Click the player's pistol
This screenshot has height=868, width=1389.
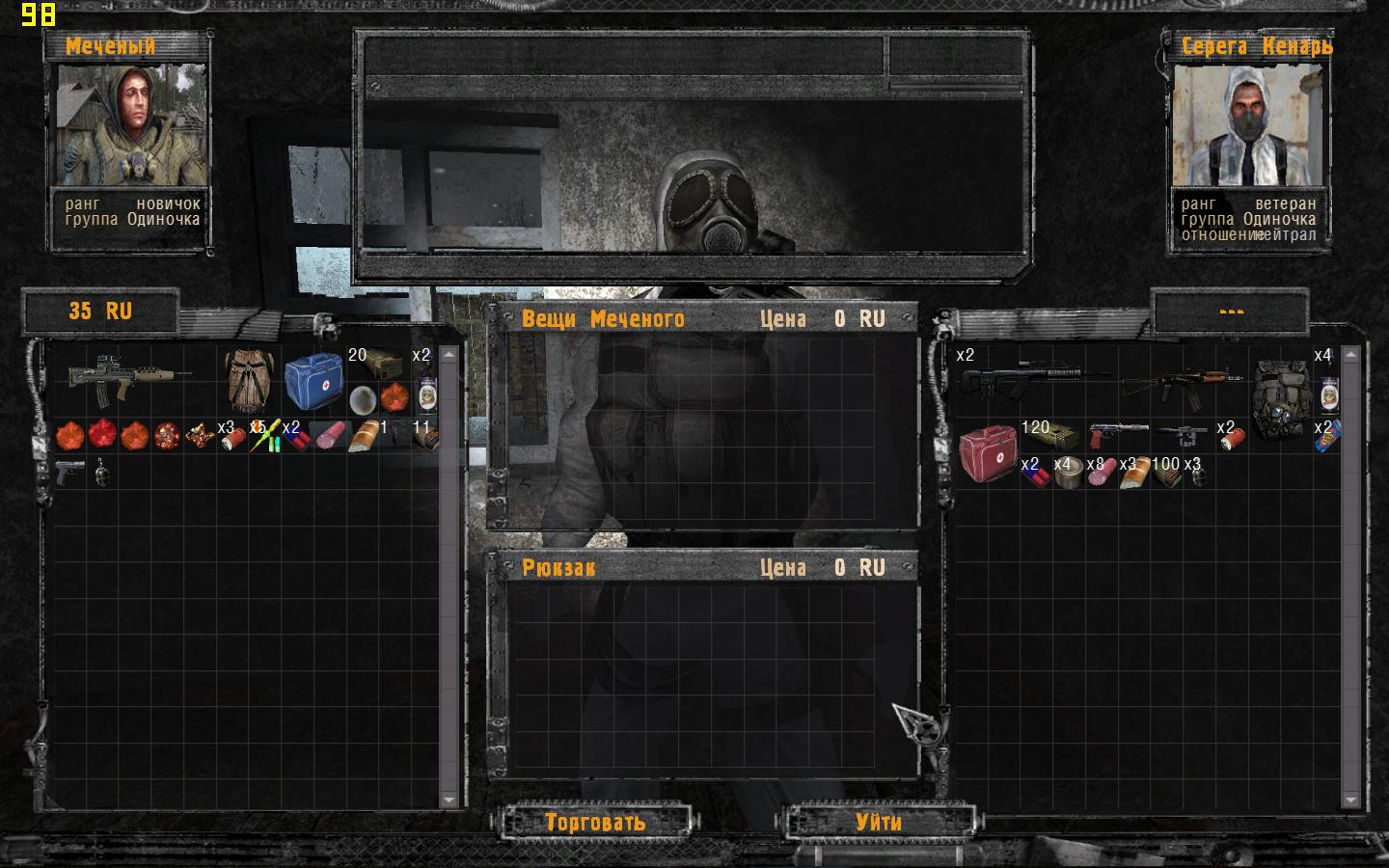pyautogui.click(x=69, y=472)
